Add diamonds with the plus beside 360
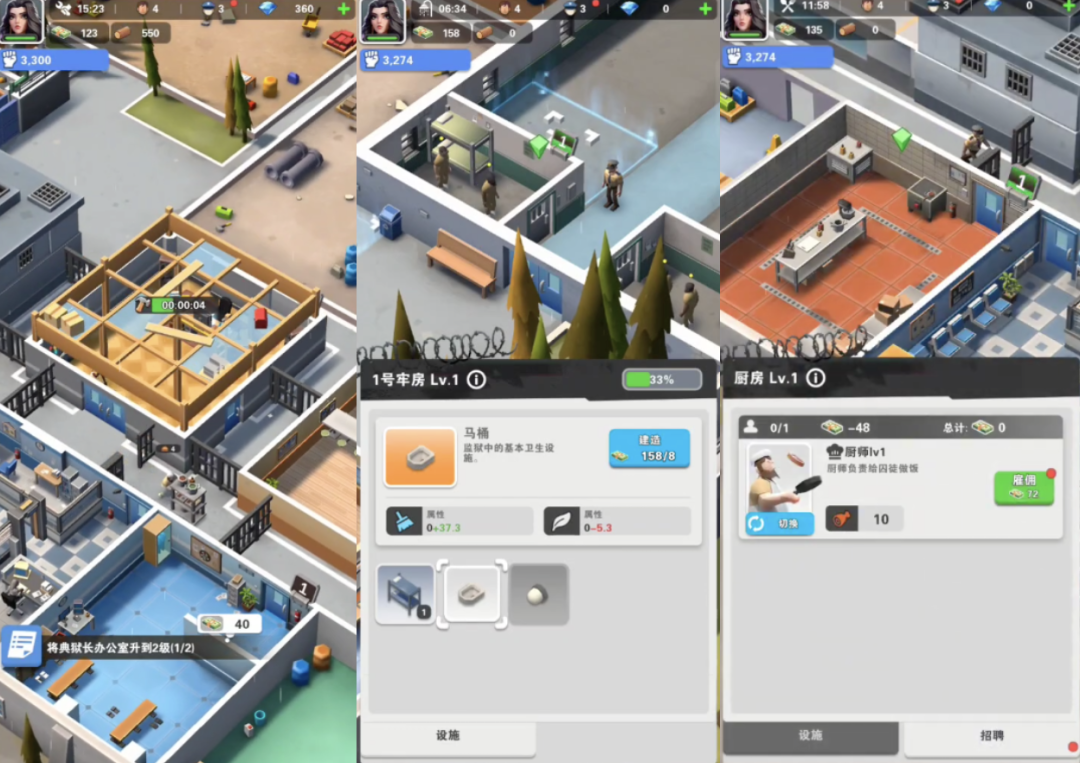Viewport: 1080px width, 763px height. click(x=344, y=9)
